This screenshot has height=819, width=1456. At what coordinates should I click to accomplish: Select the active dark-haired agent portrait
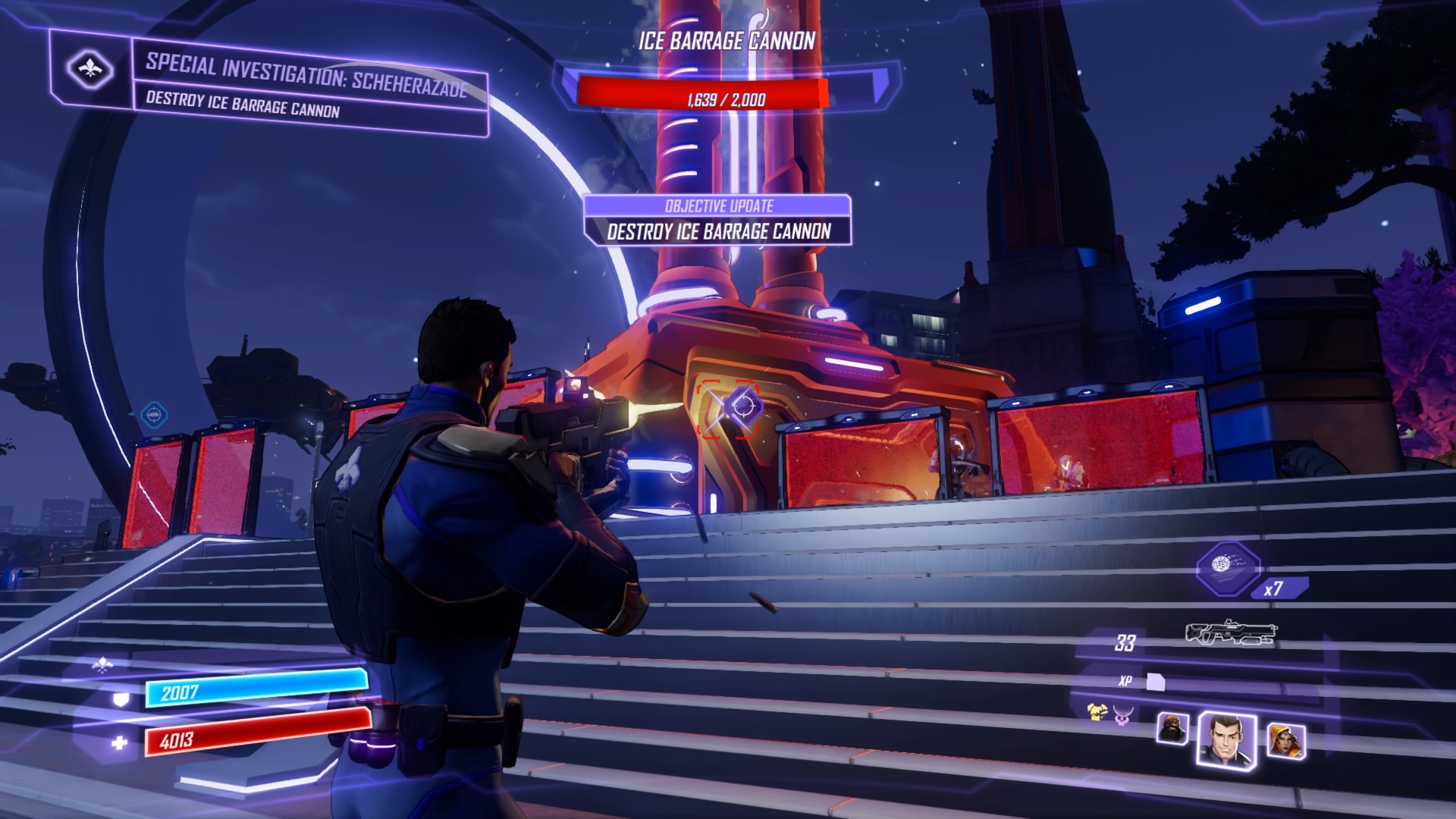point(1225,737)
